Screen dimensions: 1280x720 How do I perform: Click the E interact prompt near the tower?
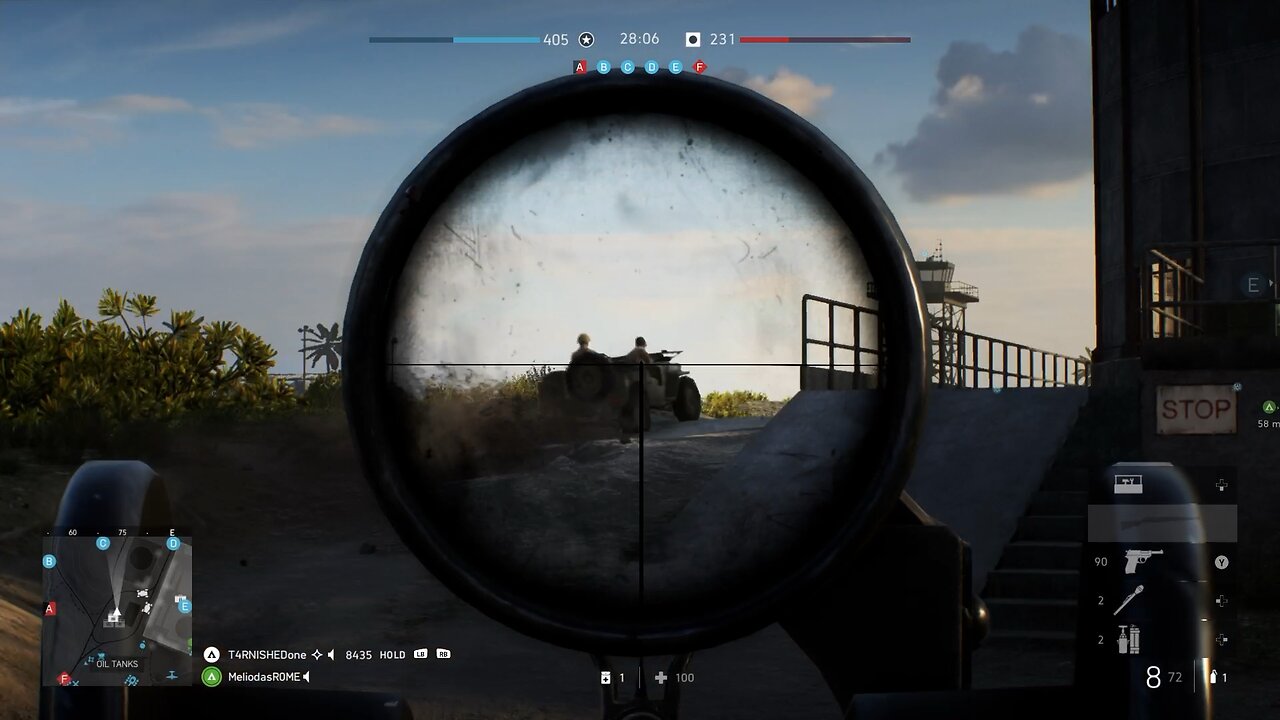point(1252,284)
